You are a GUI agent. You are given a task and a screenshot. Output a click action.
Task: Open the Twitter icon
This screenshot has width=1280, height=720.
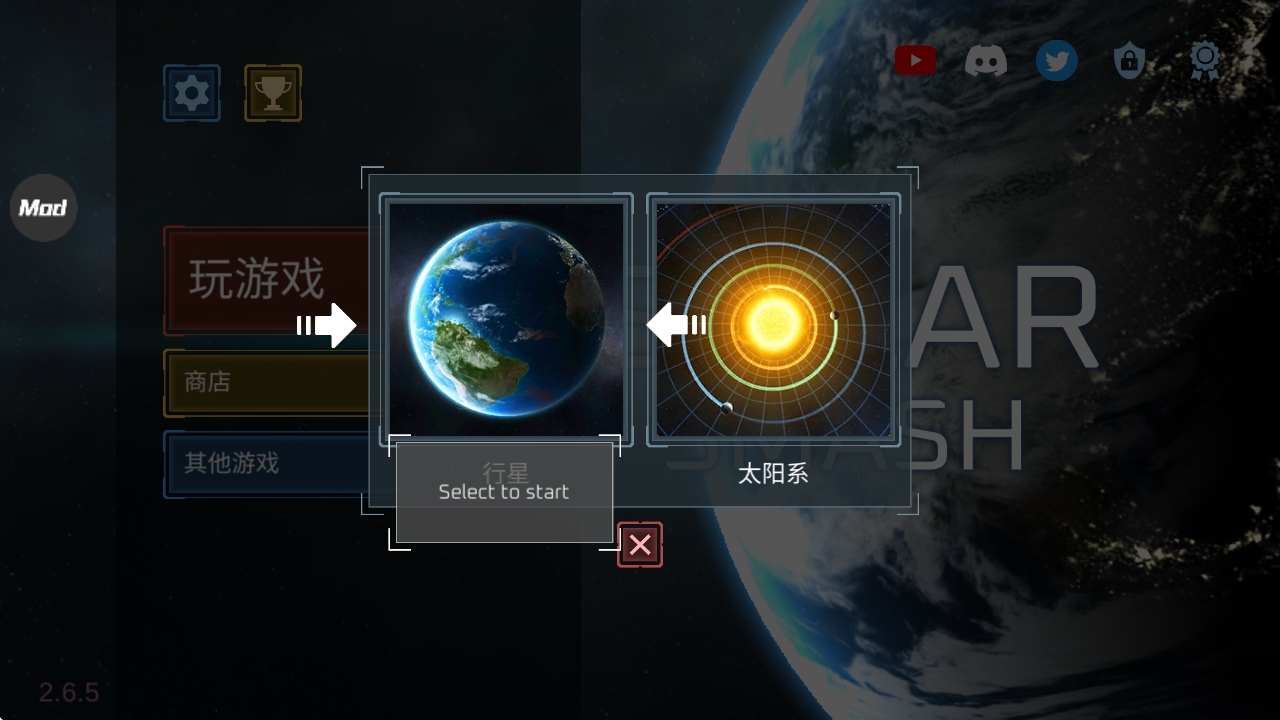point(1057,60)
